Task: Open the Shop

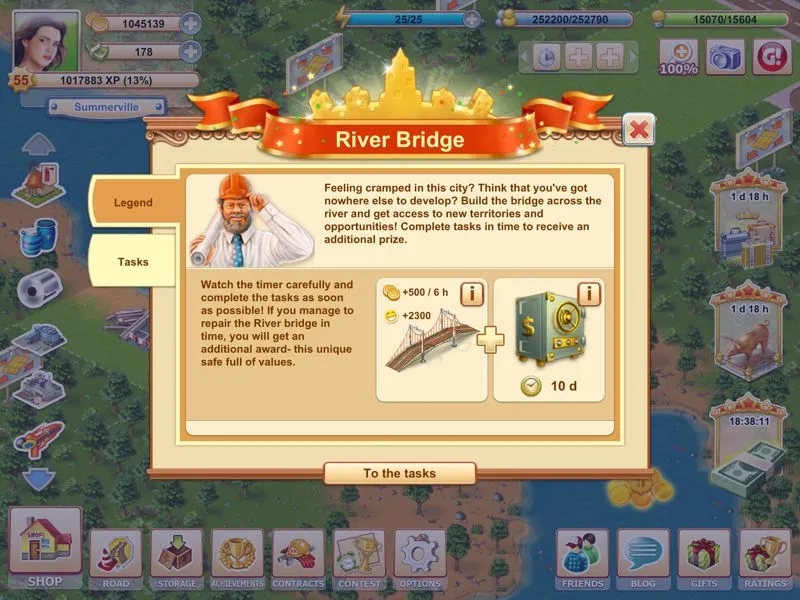Action: (45, 547)
